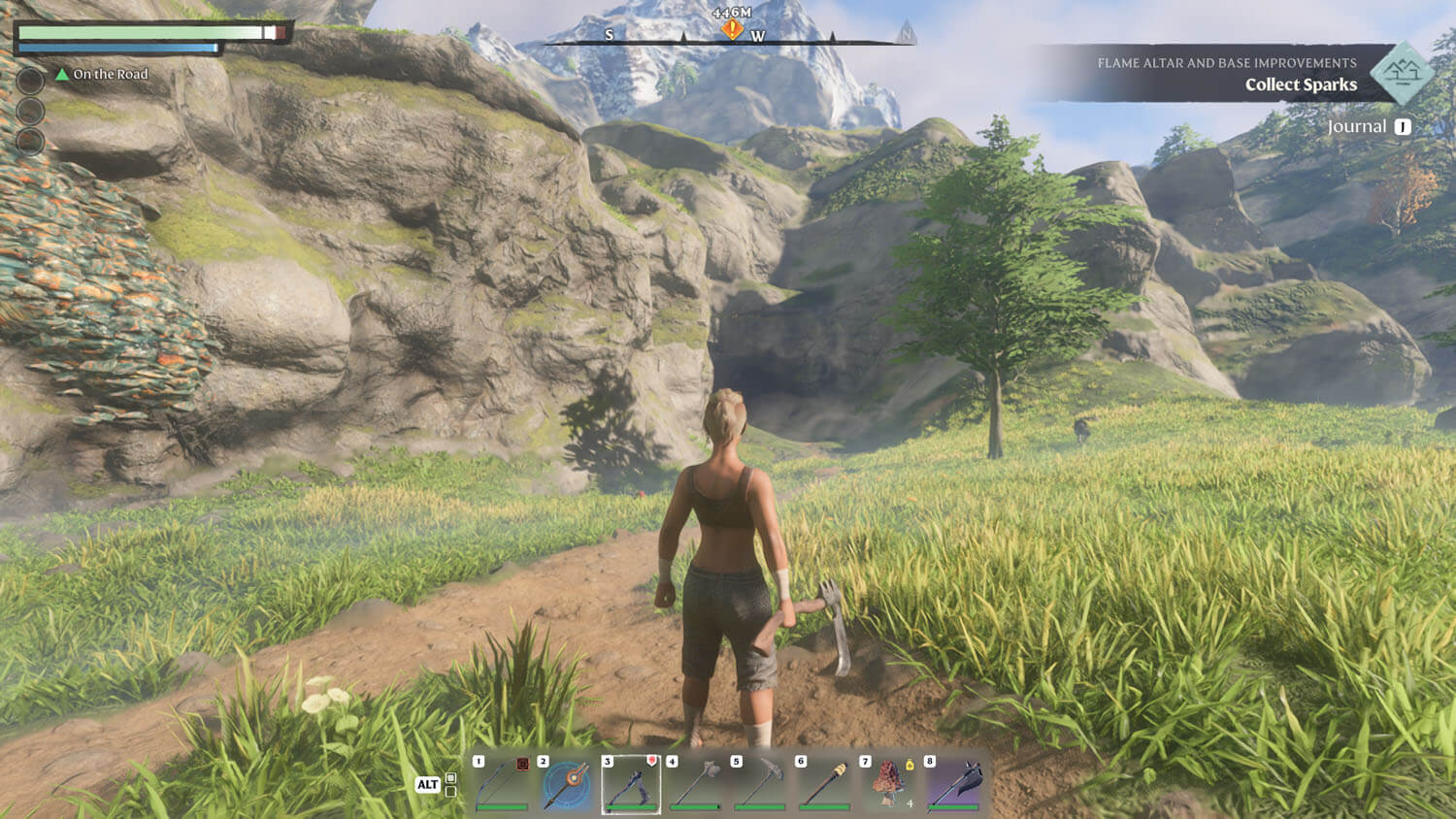Equip the staff in hotbar slot 2
This screenshot has height=819, width=1456.
[x=567, y=783]
